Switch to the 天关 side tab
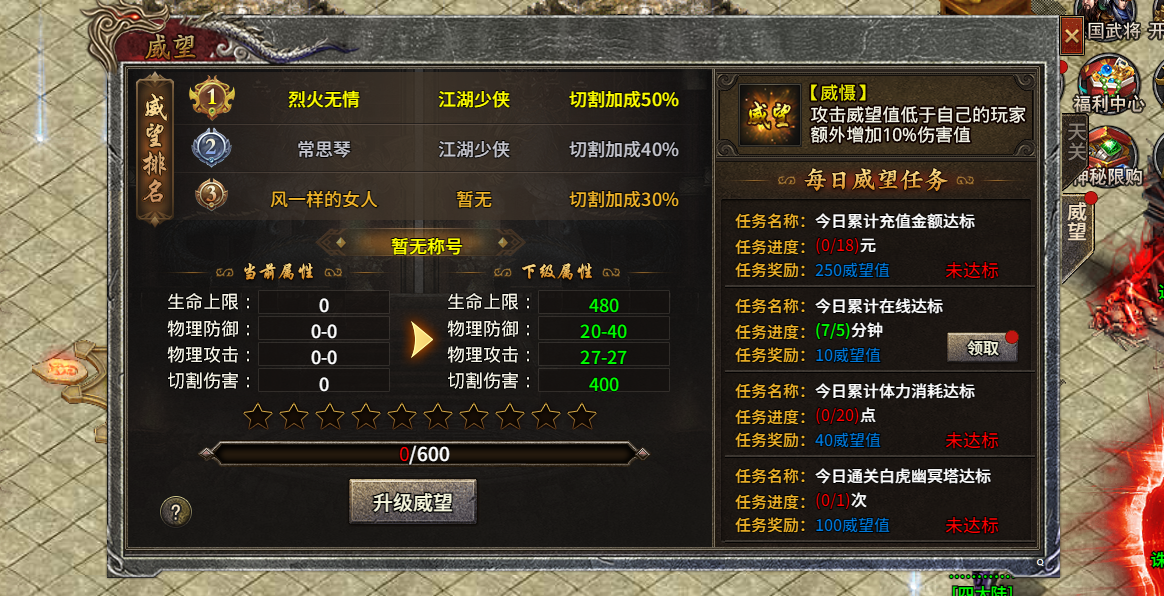This screenshot has width=1164, height=596. click(x=1076, y=140)
